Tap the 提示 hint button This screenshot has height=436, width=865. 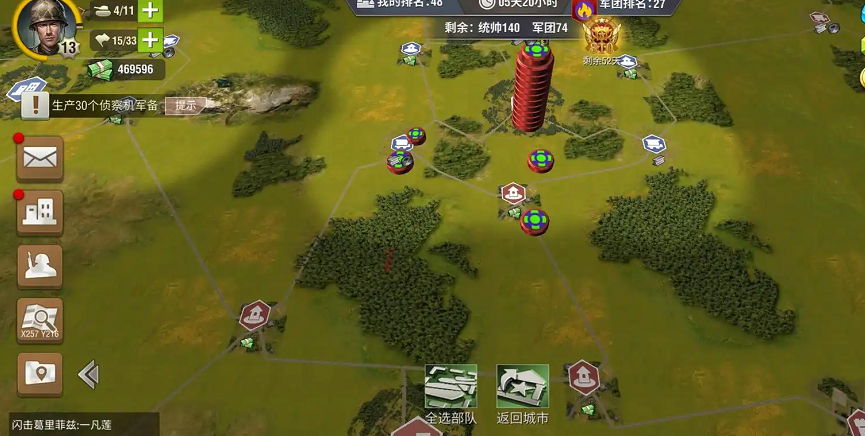pos(186,105)
